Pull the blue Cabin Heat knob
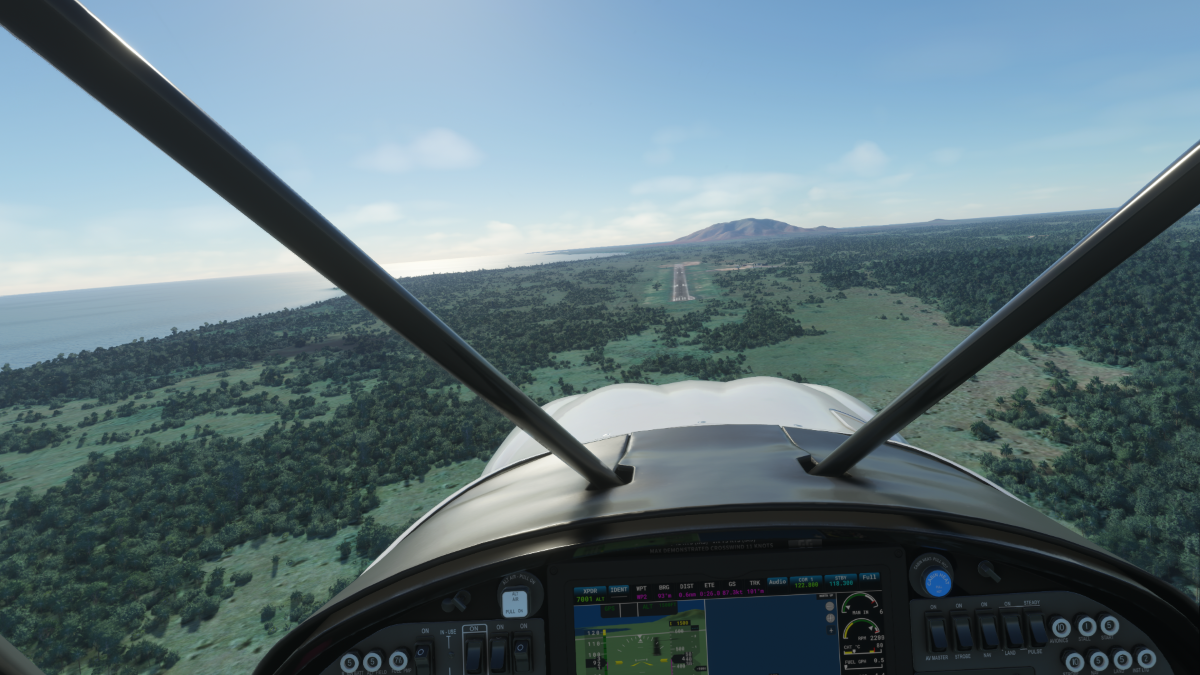This screenshot has width=1200, height=675. click(937, 581)
